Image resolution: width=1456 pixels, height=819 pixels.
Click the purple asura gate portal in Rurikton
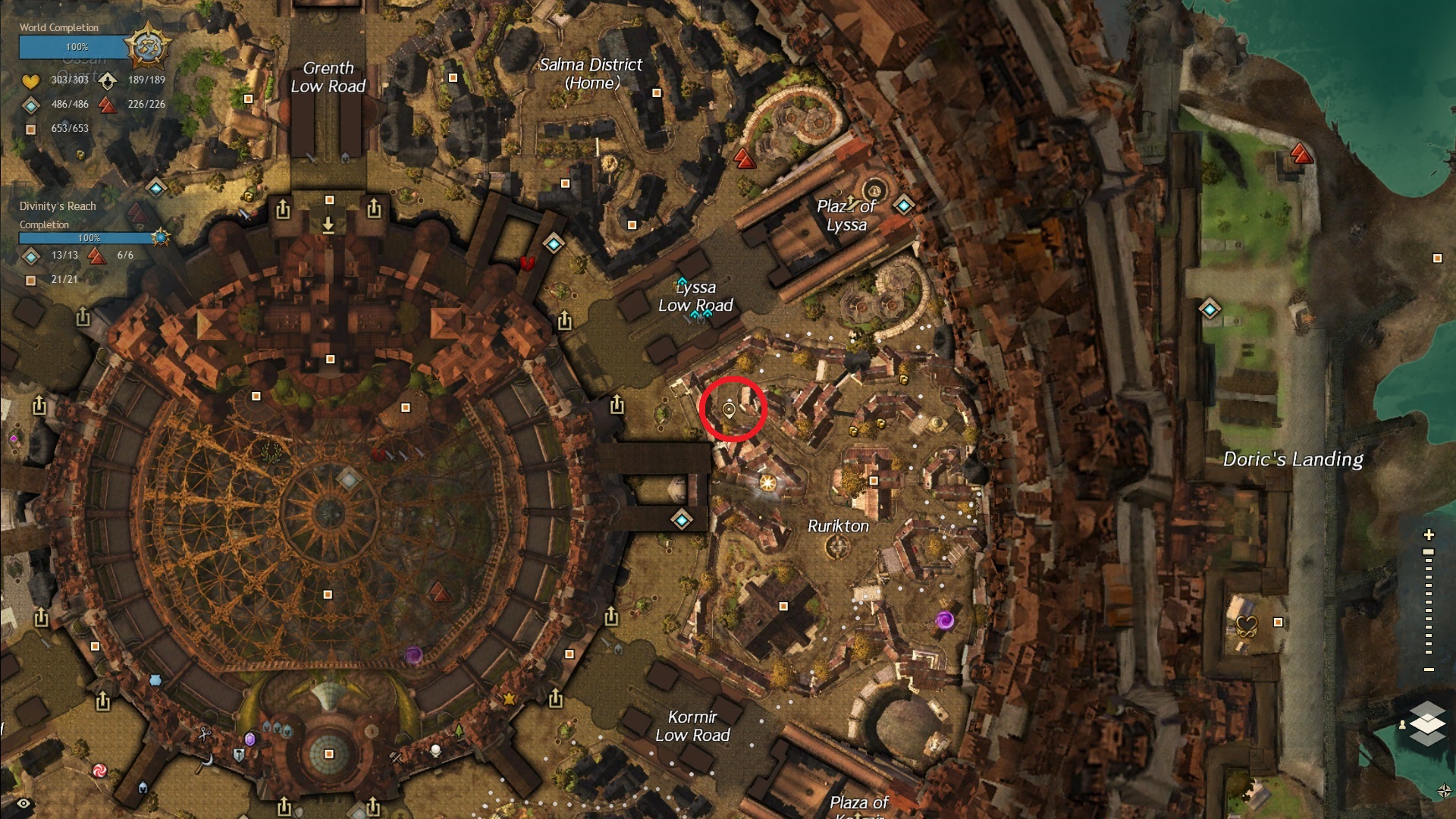click(944, 621)
